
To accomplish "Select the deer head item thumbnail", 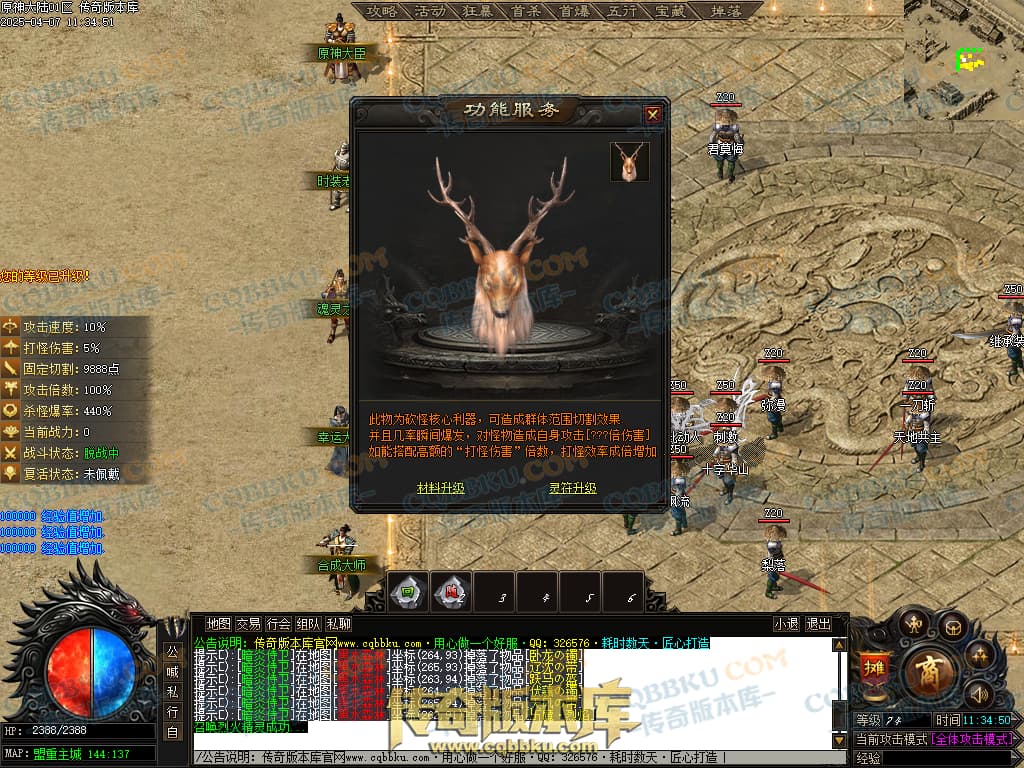I will 630,162.
